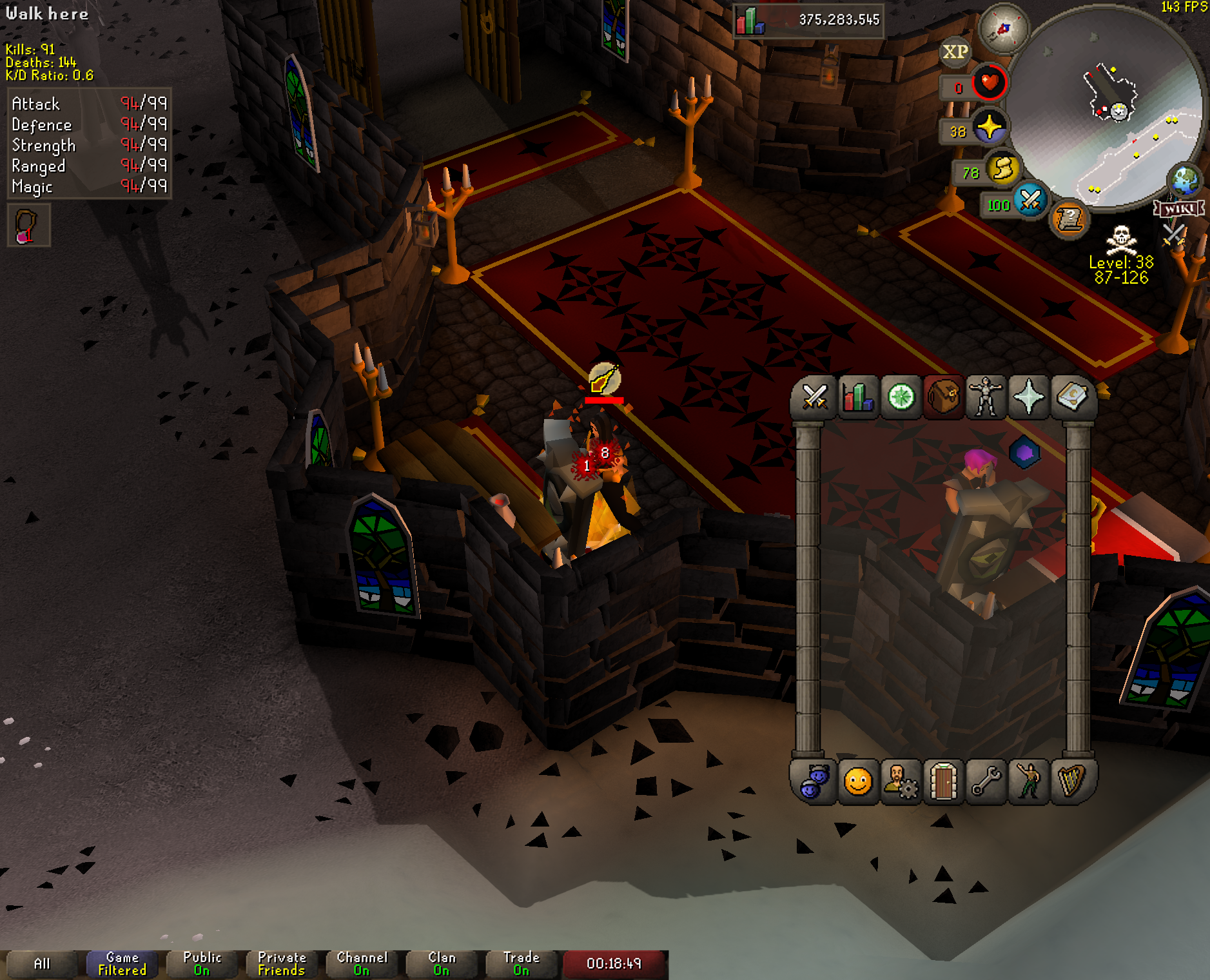
Task: Open the Quest List tab
Action: 901,397
